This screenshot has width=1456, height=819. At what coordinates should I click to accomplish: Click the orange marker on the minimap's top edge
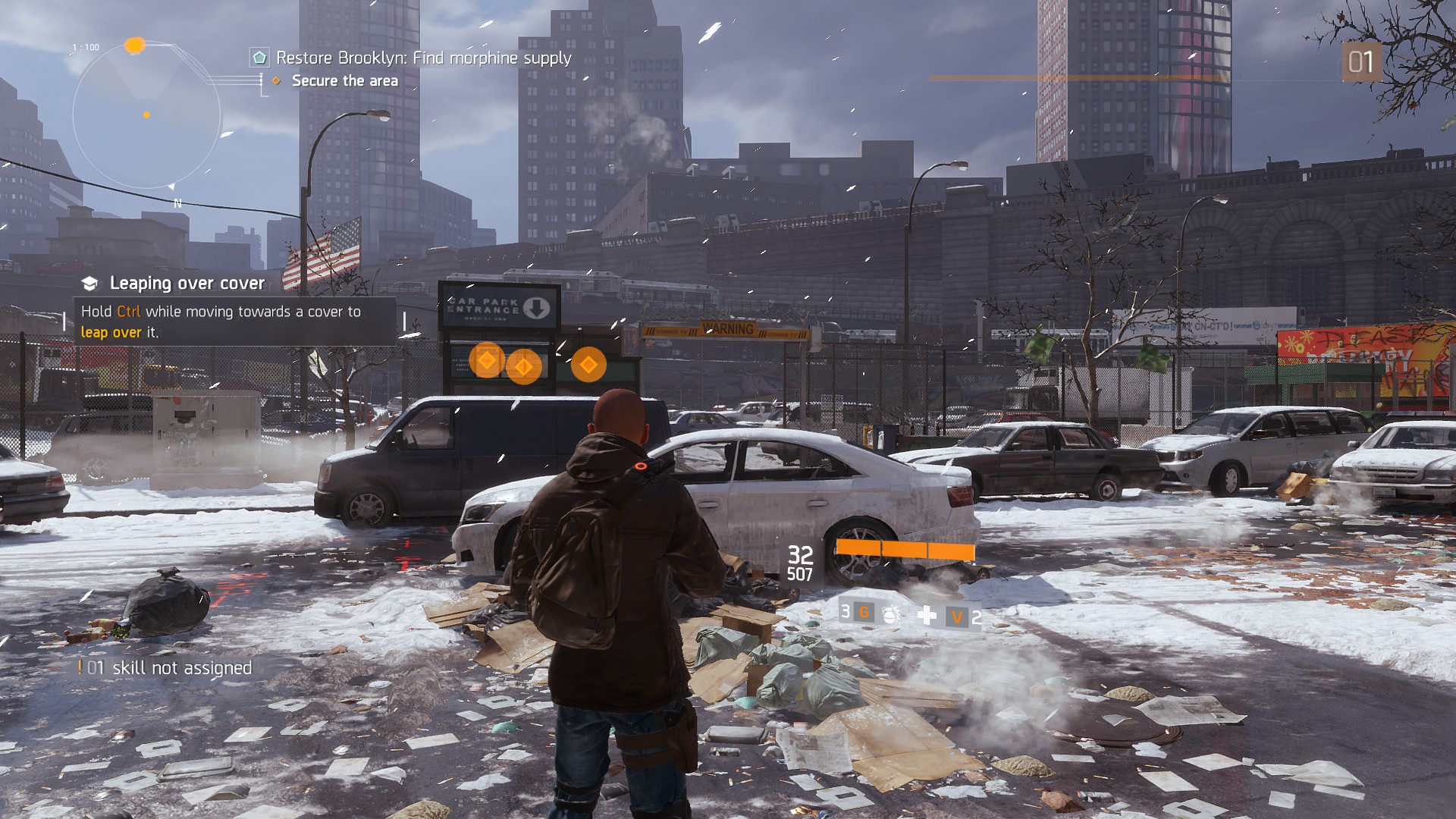[x=135, y=45]
